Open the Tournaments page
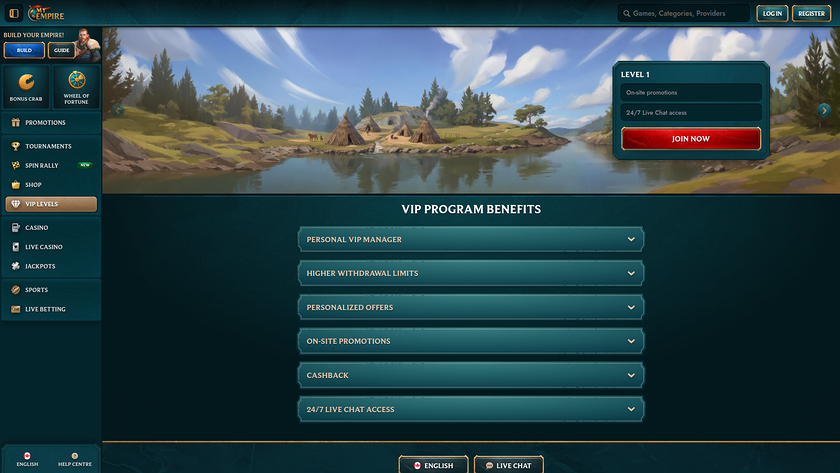 point(50,146)
